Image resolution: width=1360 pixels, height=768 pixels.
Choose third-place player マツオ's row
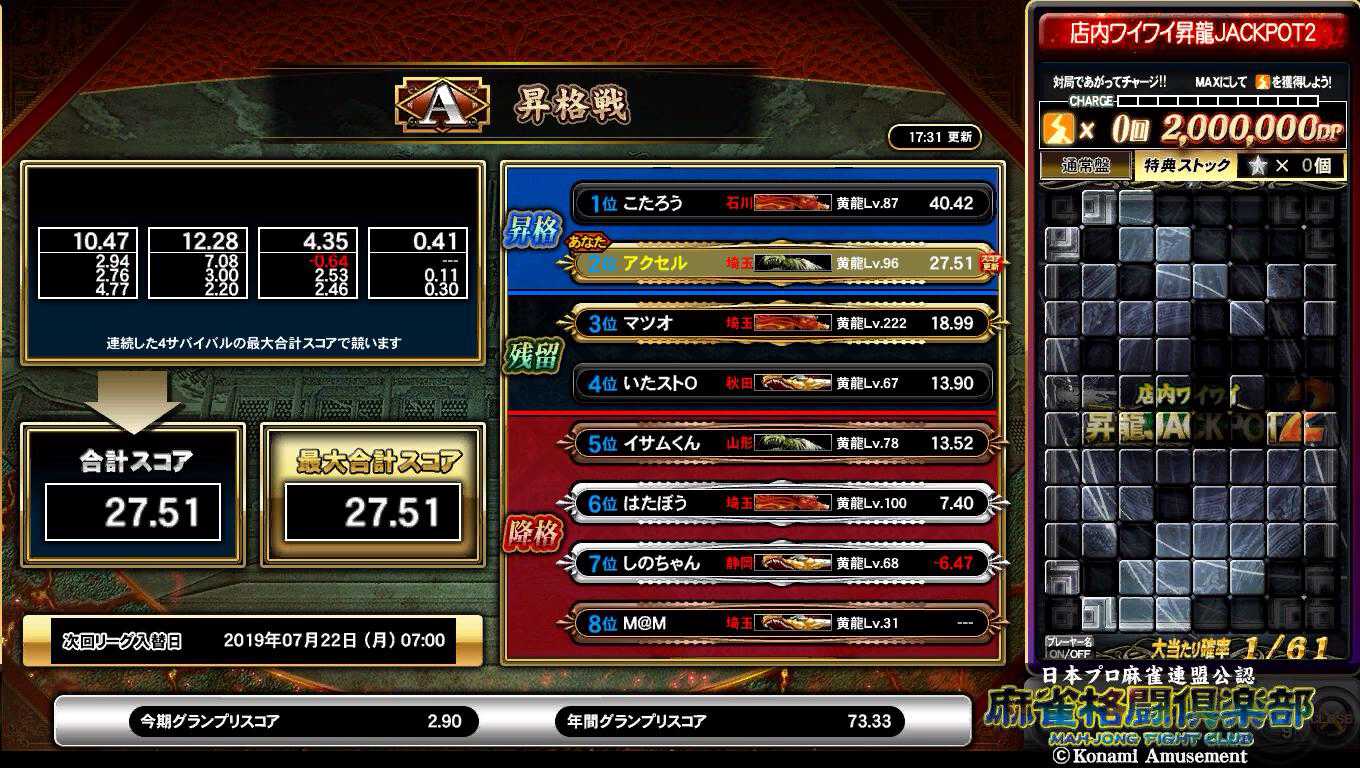[x=782, y=323]
